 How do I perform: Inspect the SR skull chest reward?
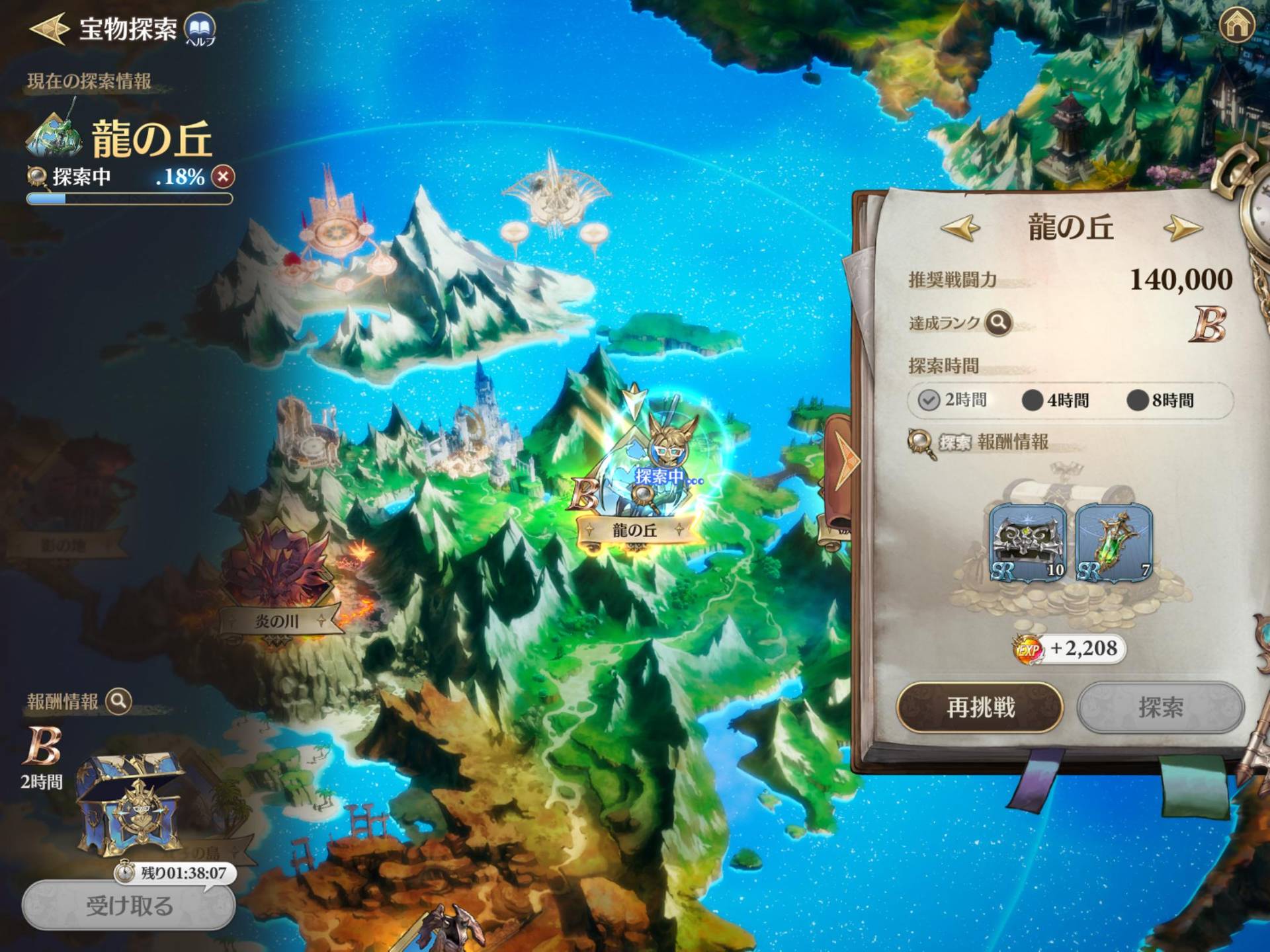(x=1027, y=543)
